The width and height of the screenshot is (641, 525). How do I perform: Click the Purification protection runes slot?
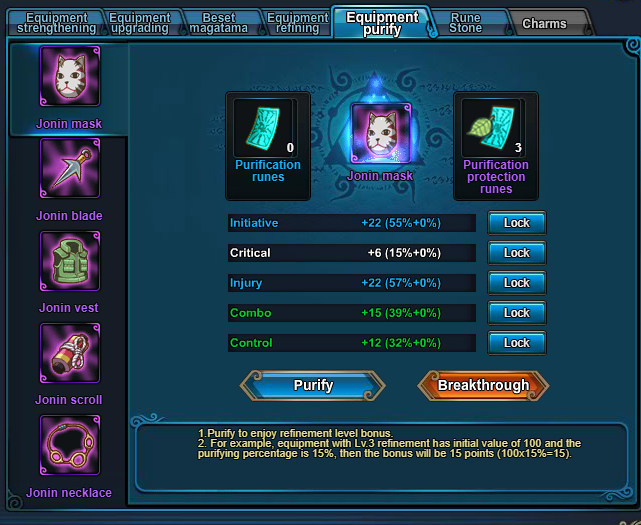click(495, 128)
